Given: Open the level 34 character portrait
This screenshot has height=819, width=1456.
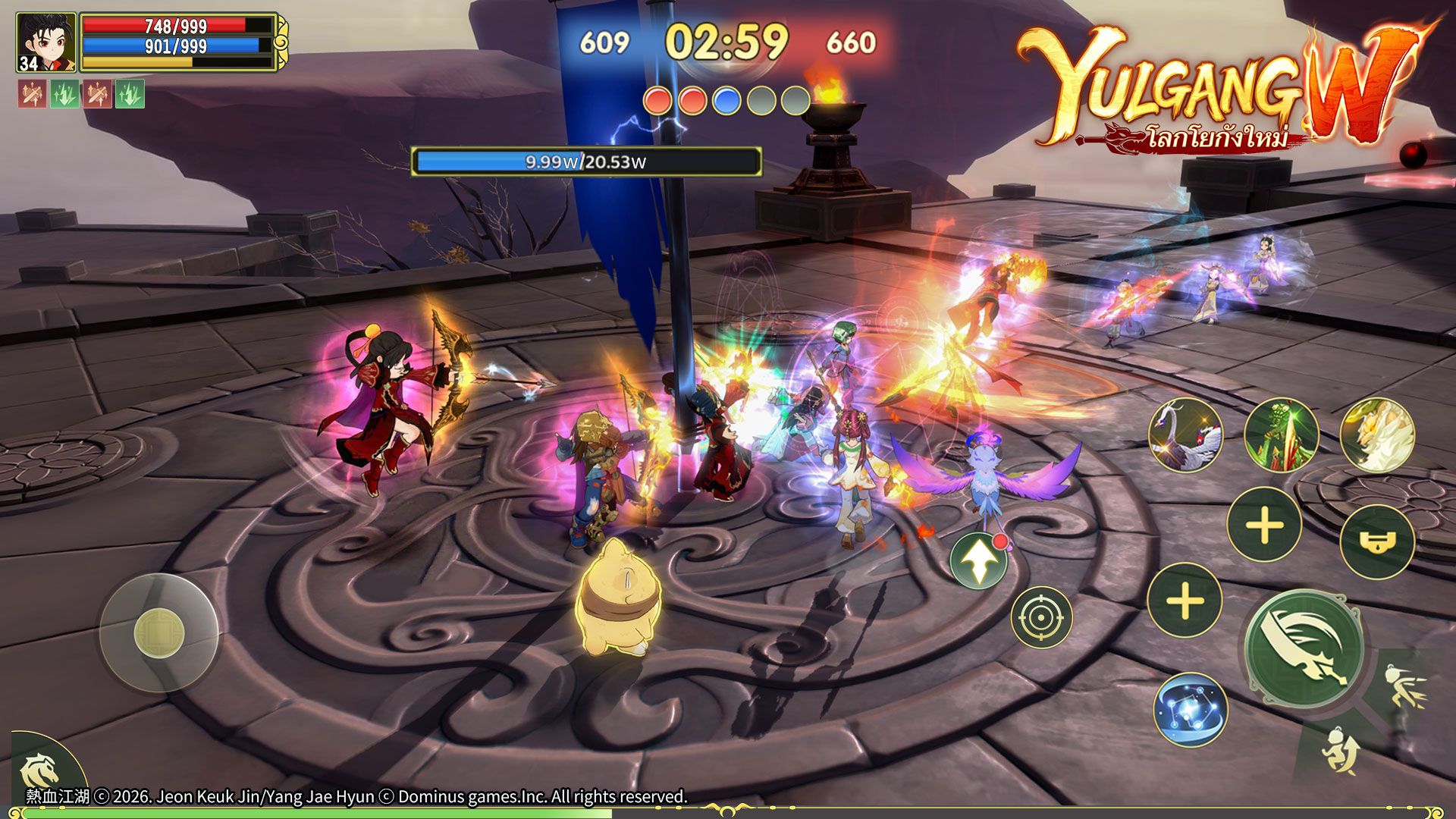Looking at the screenshot, I should (45, 42).
